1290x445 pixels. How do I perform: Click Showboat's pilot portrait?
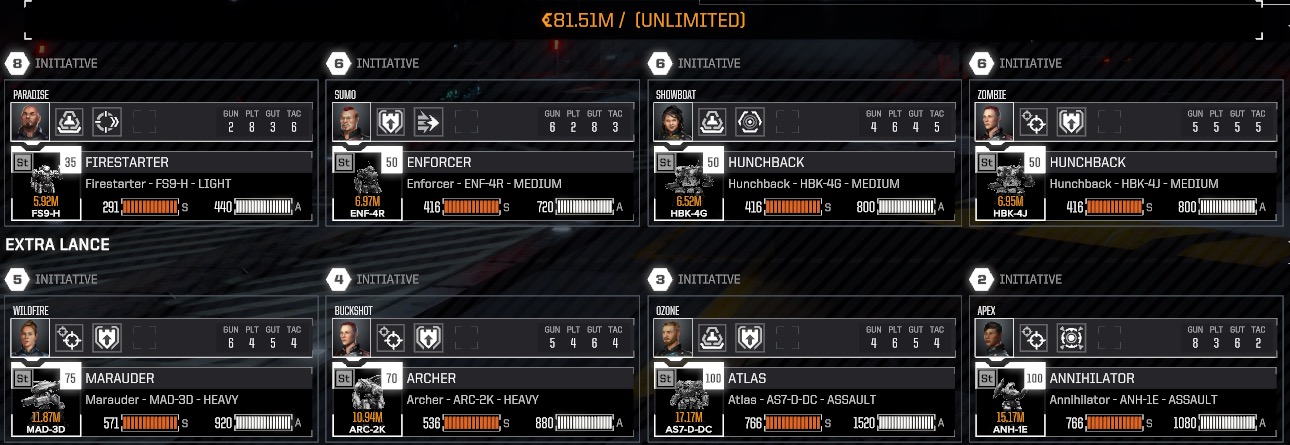(673, 122)
